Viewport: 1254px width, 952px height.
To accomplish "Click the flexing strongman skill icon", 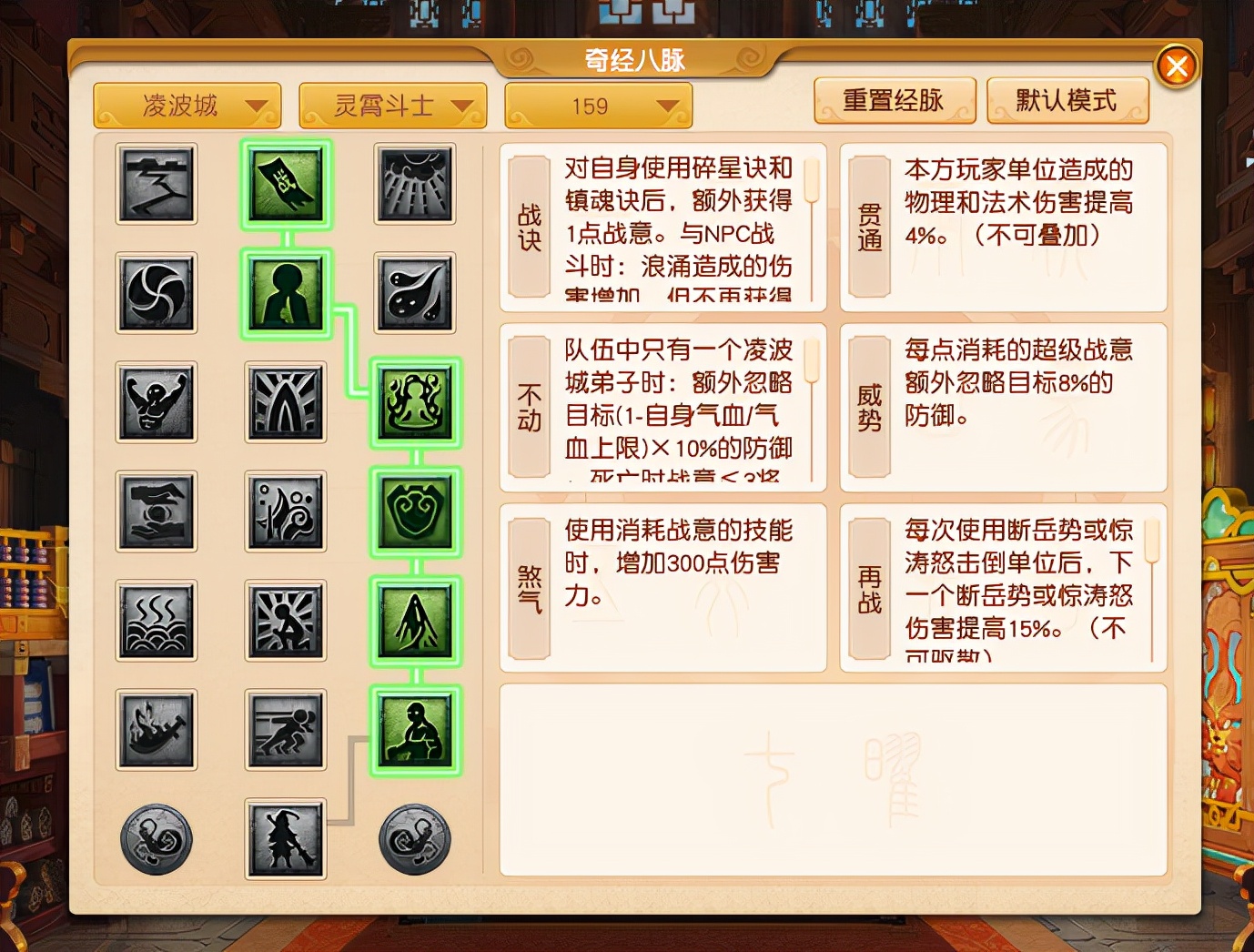I will pos(156,403).
